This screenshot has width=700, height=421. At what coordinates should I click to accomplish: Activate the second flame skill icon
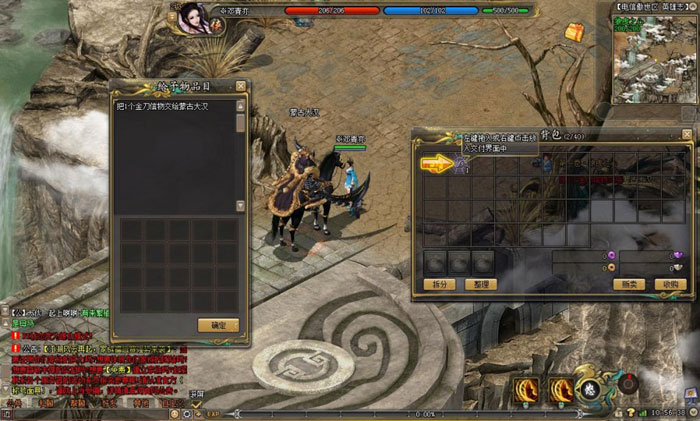561,388
